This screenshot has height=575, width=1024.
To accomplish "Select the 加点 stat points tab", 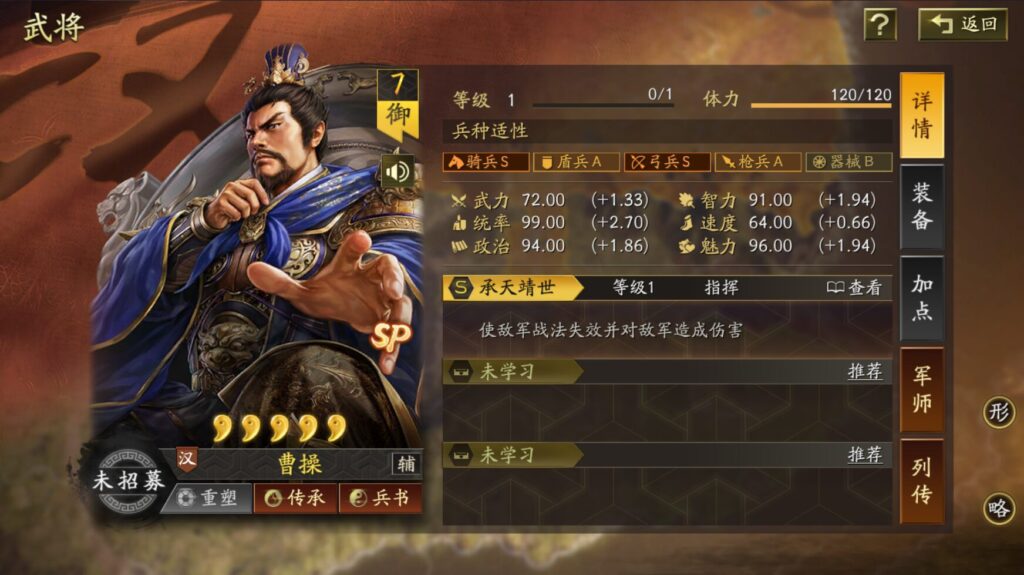I will [921, 298].
